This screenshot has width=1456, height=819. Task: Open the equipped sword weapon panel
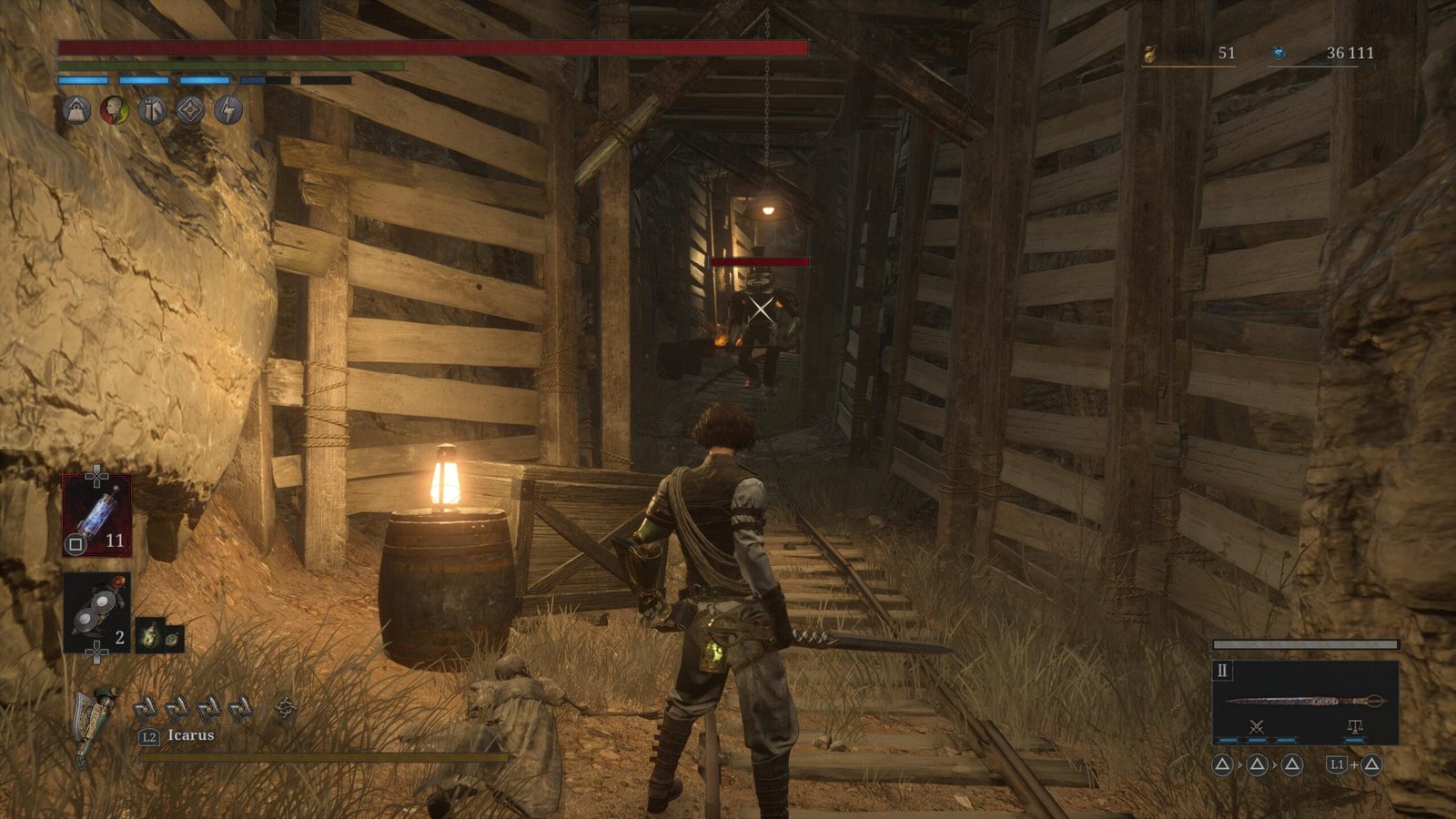1305,700
